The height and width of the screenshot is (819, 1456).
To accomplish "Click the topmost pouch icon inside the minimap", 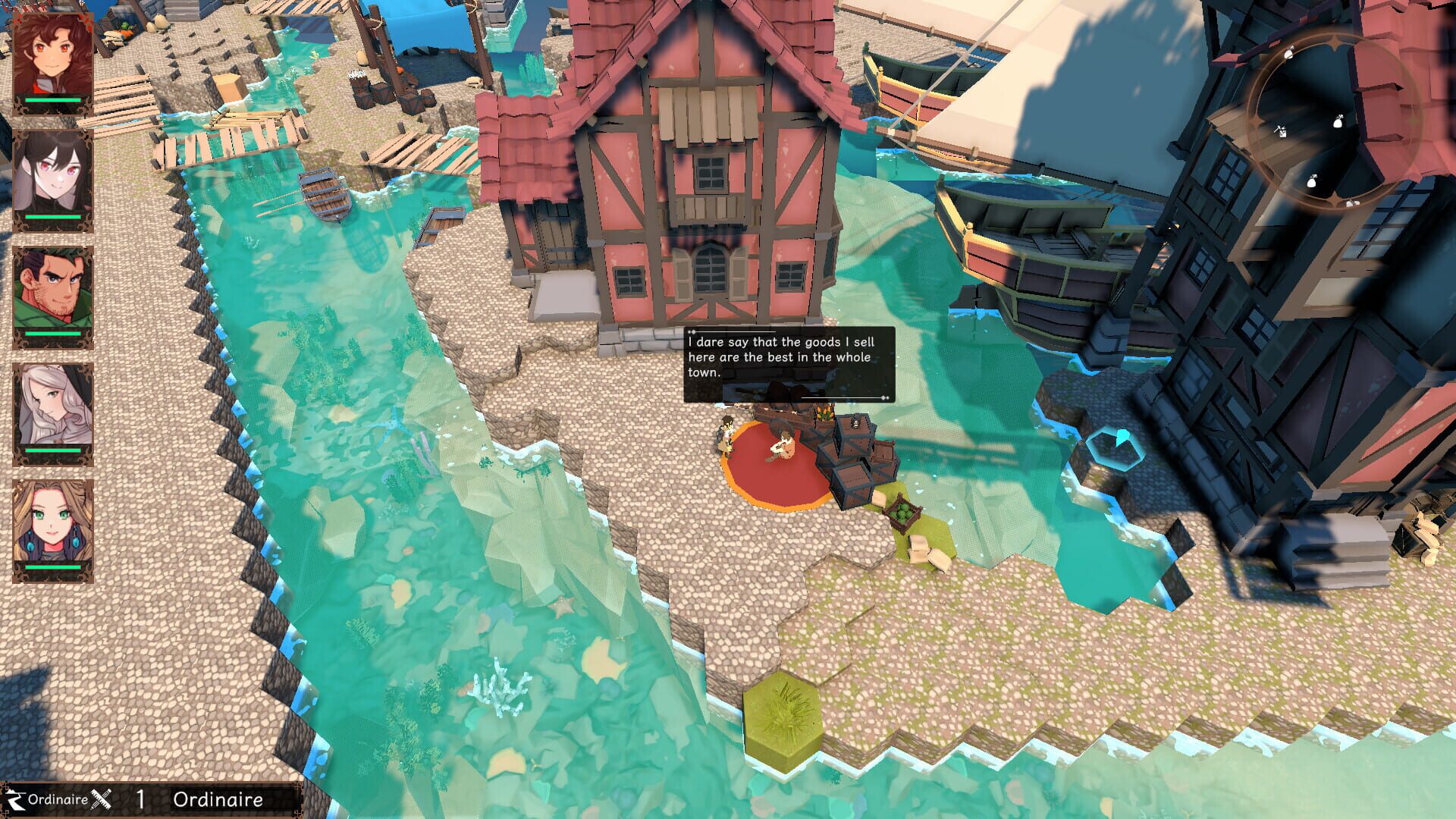I will click(1288, 53).
